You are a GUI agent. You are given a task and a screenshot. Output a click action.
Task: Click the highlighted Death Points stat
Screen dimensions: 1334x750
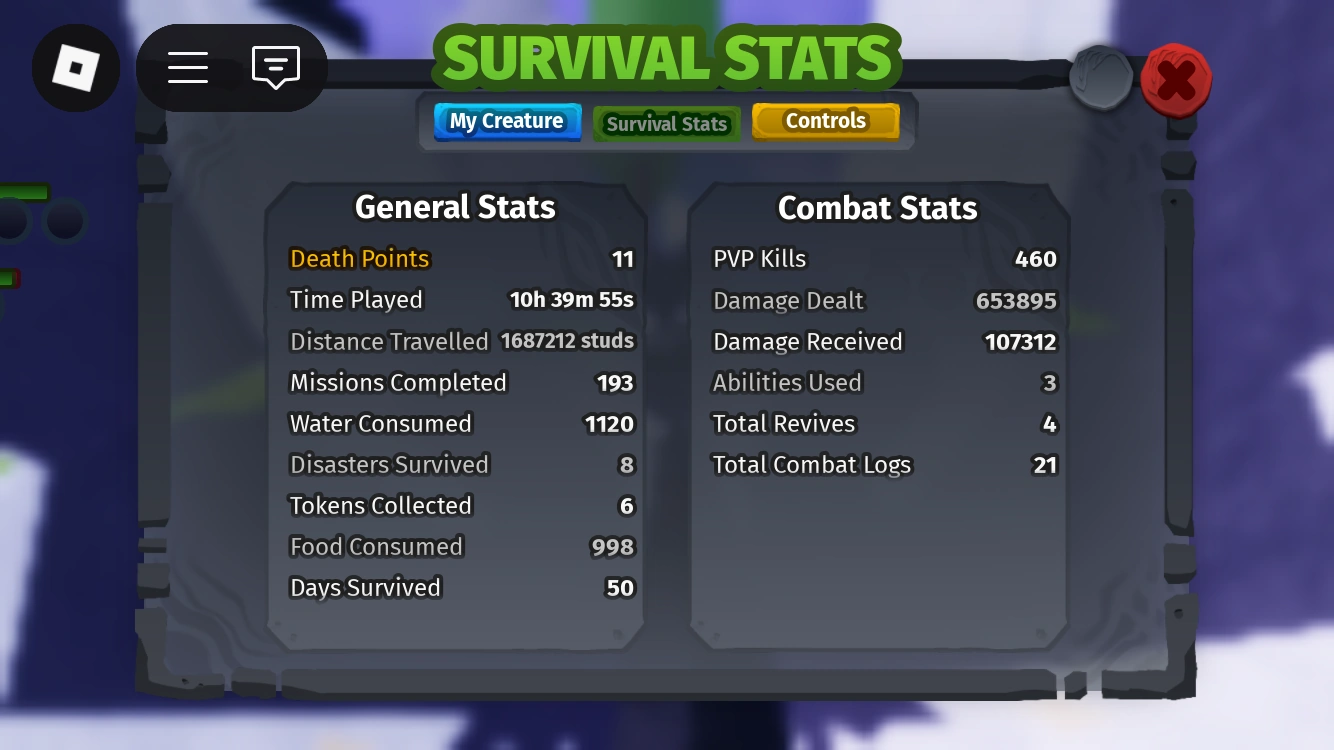pos(359,258)
